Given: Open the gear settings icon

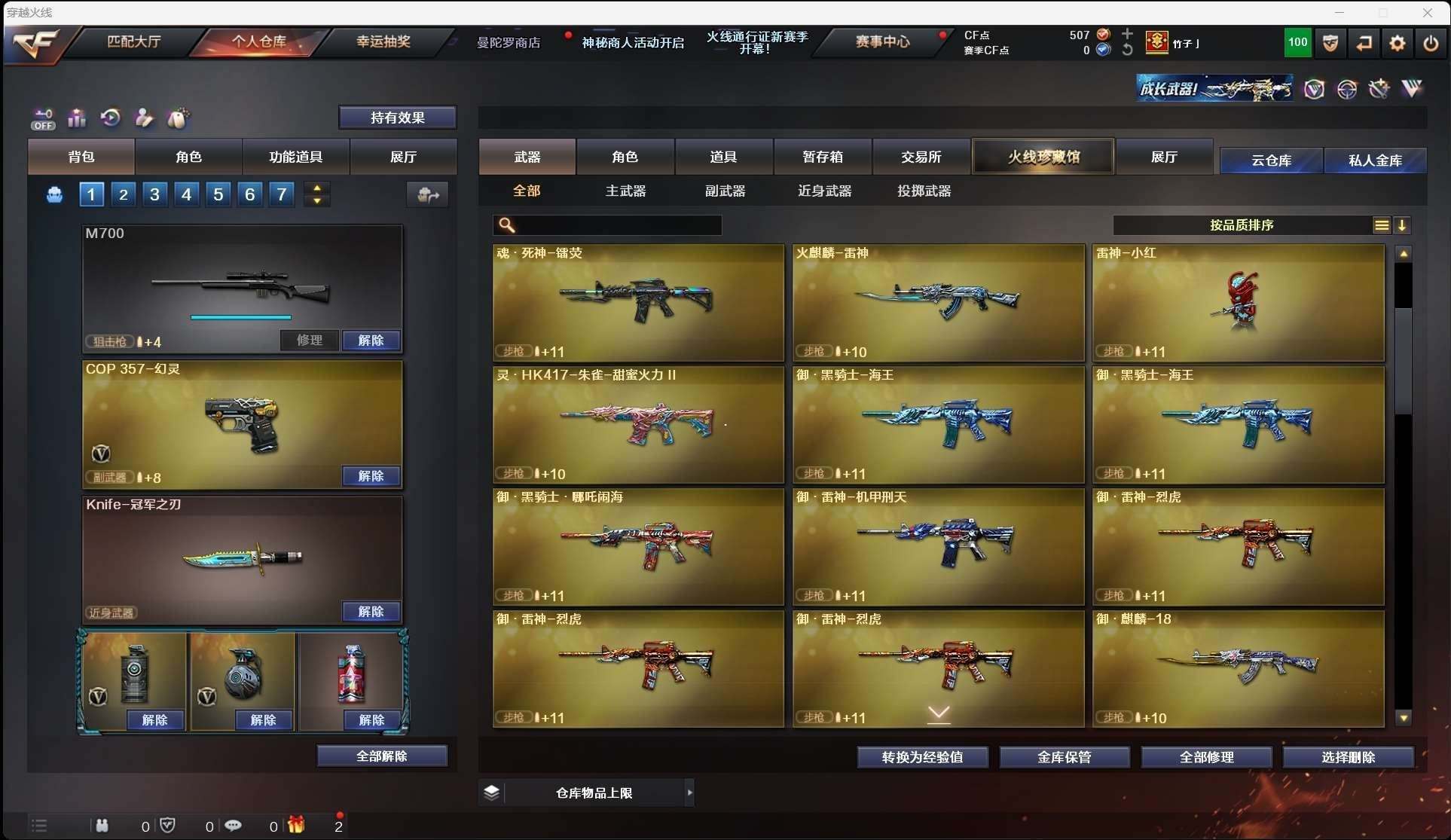Looking at the screenshot, I should click(1397, 43).
